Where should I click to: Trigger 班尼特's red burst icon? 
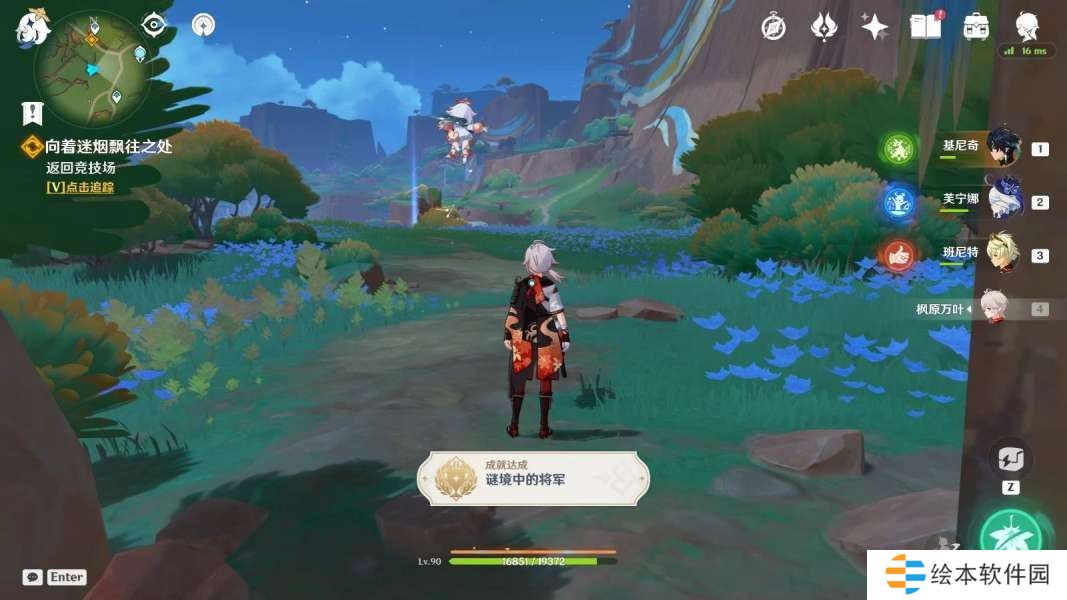pos(898,255)
